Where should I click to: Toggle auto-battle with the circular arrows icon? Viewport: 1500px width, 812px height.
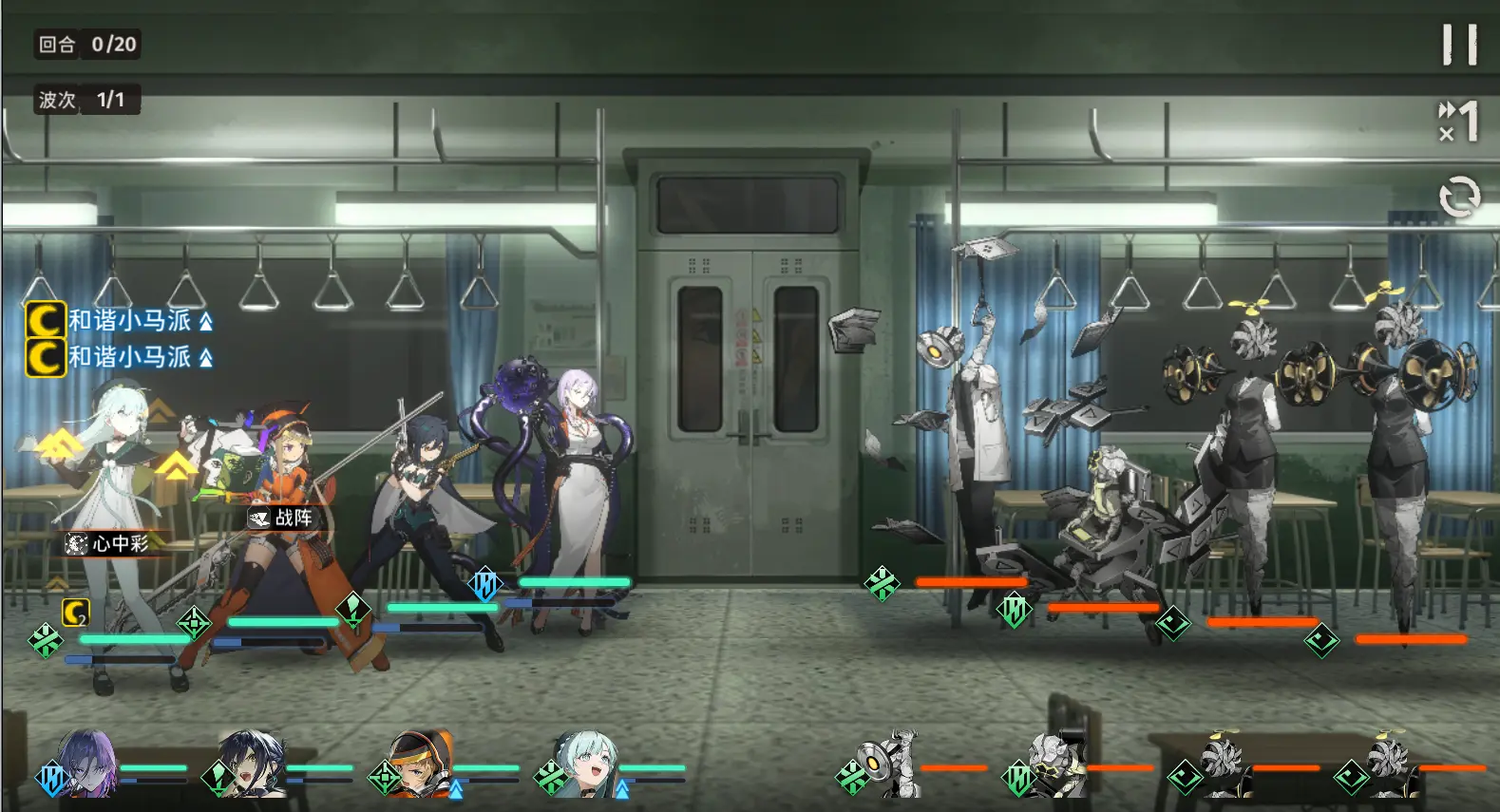tap(1459, 198)
